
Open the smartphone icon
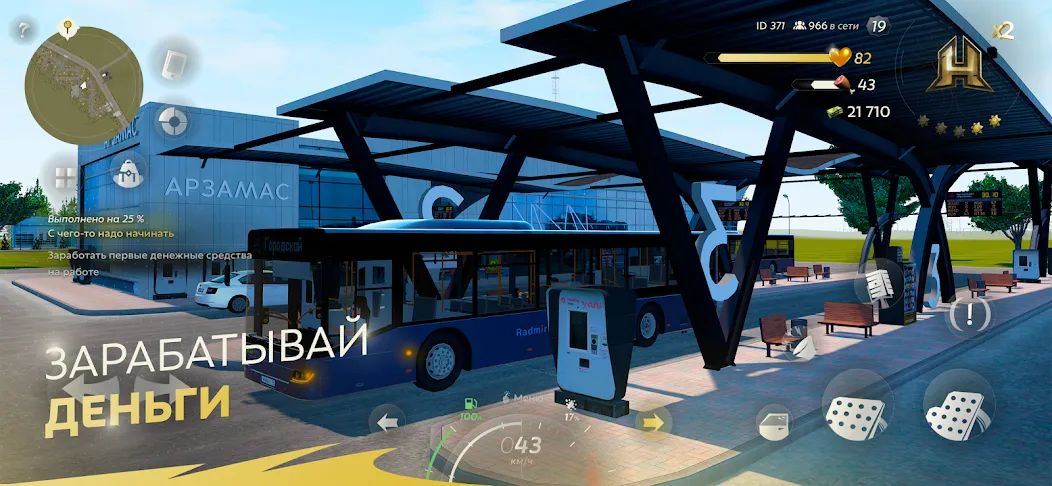click(x=175, y=63)
